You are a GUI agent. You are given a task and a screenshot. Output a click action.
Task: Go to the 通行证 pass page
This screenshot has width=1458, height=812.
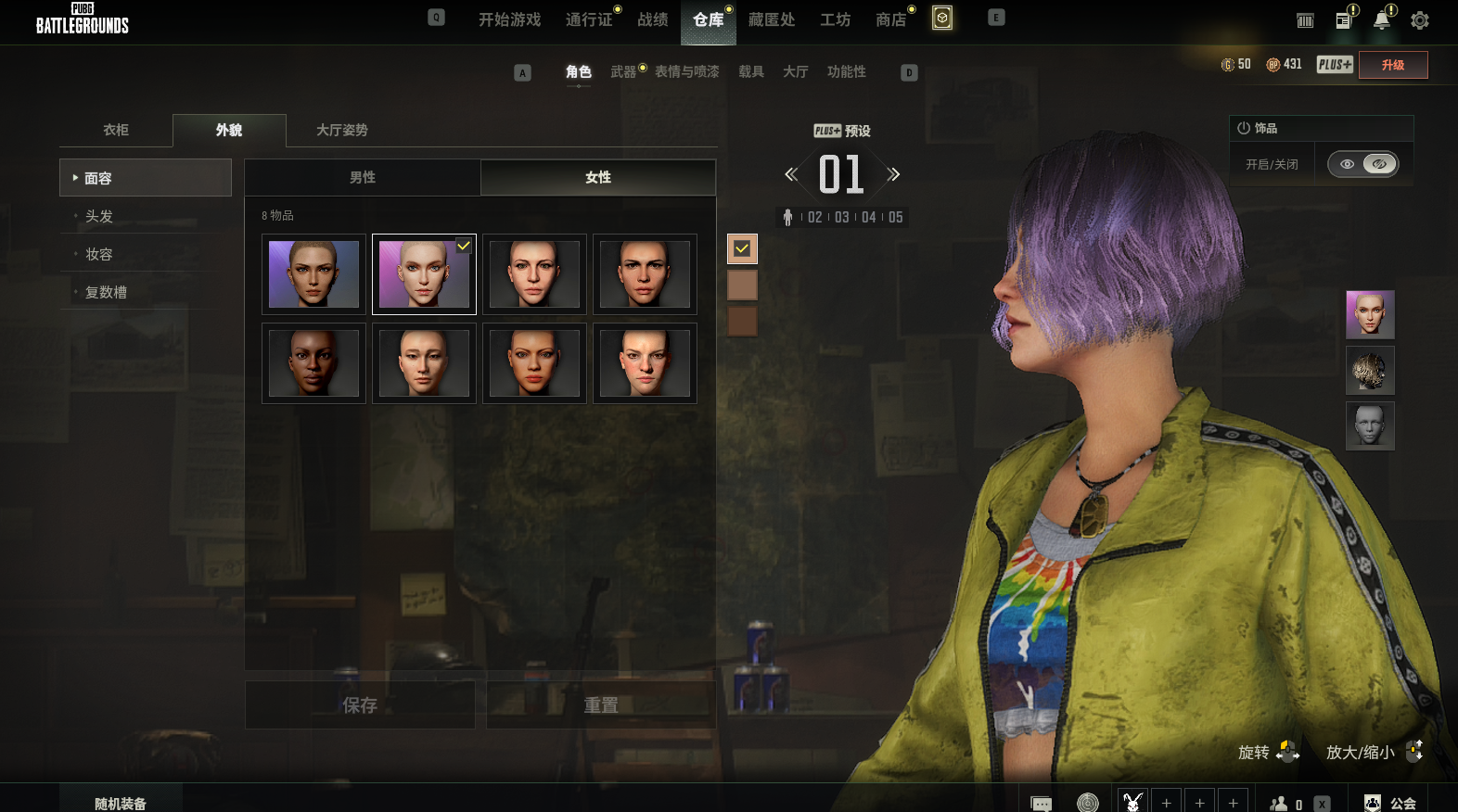coord(589,19)
